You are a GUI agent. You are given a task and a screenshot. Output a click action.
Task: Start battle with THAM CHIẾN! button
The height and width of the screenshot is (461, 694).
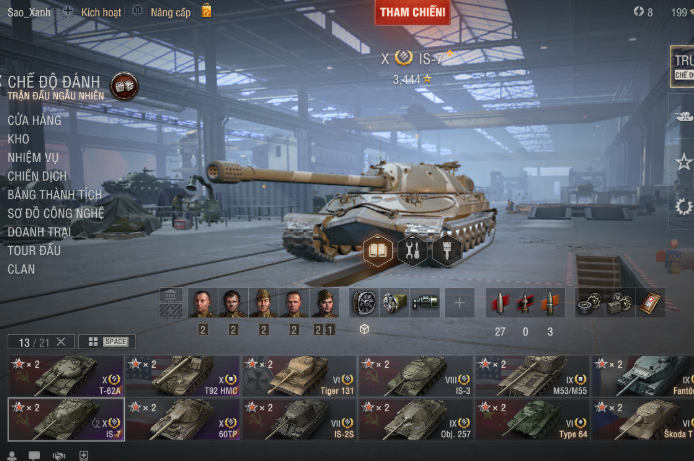point(412,12)
